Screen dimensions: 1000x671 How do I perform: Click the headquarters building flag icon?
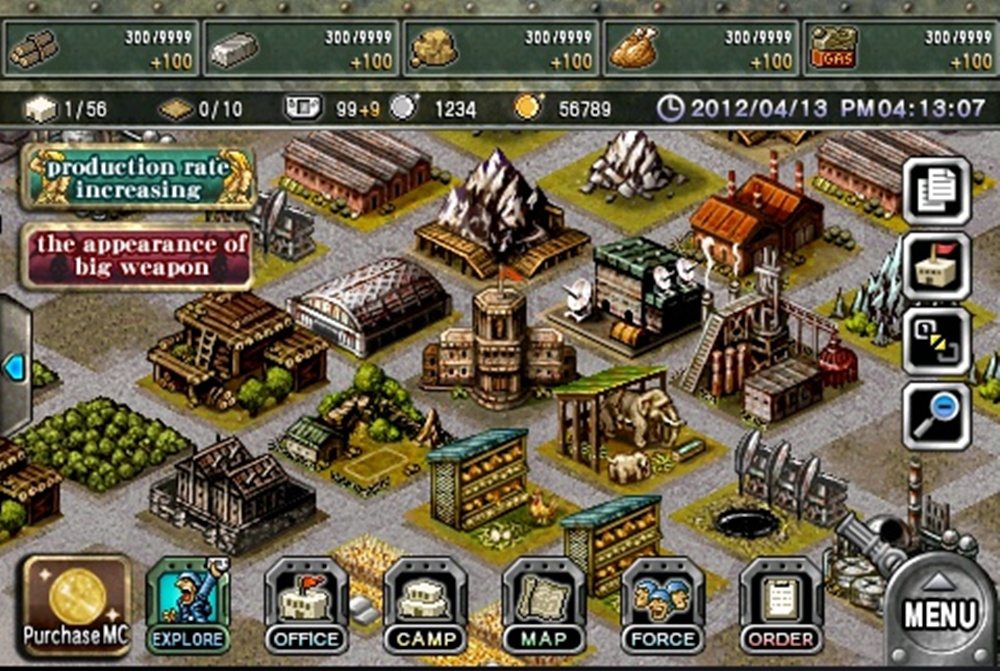937,265
